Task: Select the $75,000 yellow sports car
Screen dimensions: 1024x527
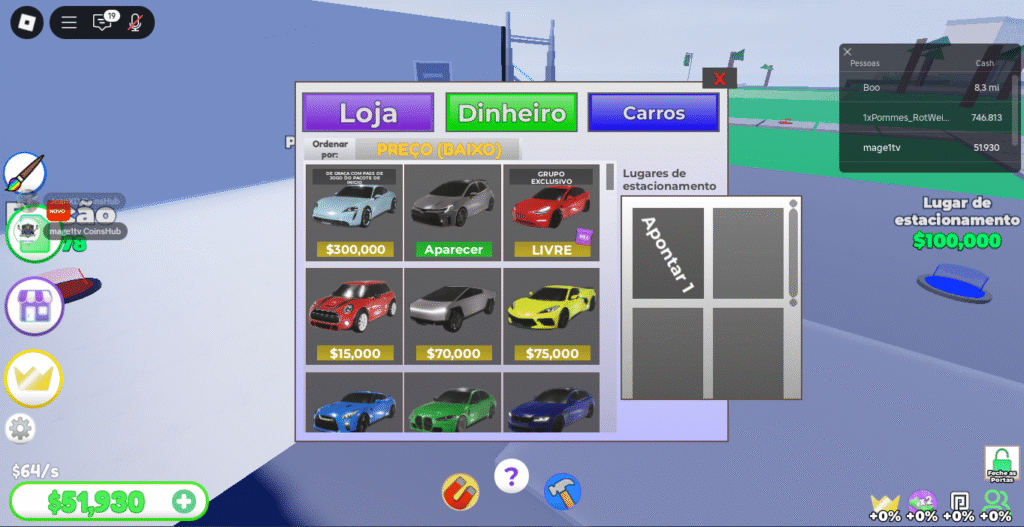Action: pos(550,315)
